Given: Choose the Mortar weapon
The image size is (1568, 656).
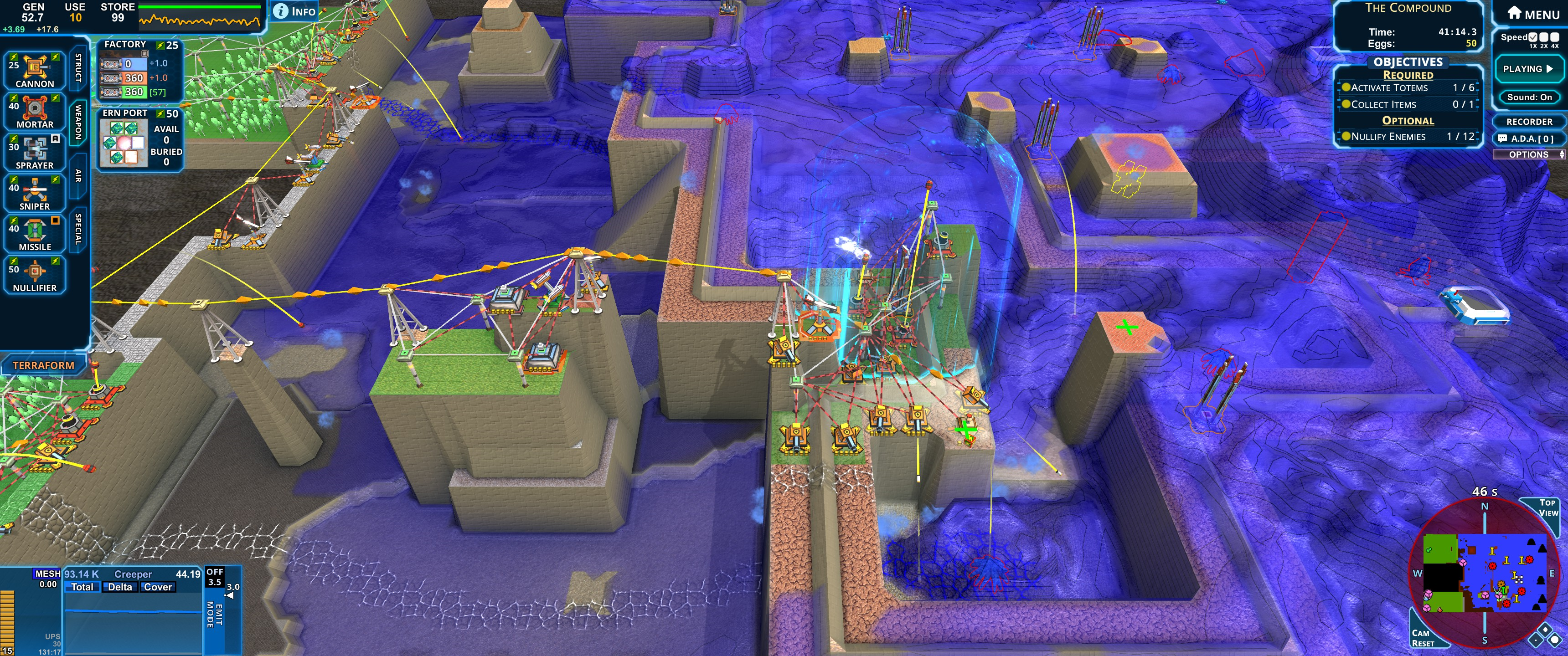Looking at the screenshot, I should 35,111.
